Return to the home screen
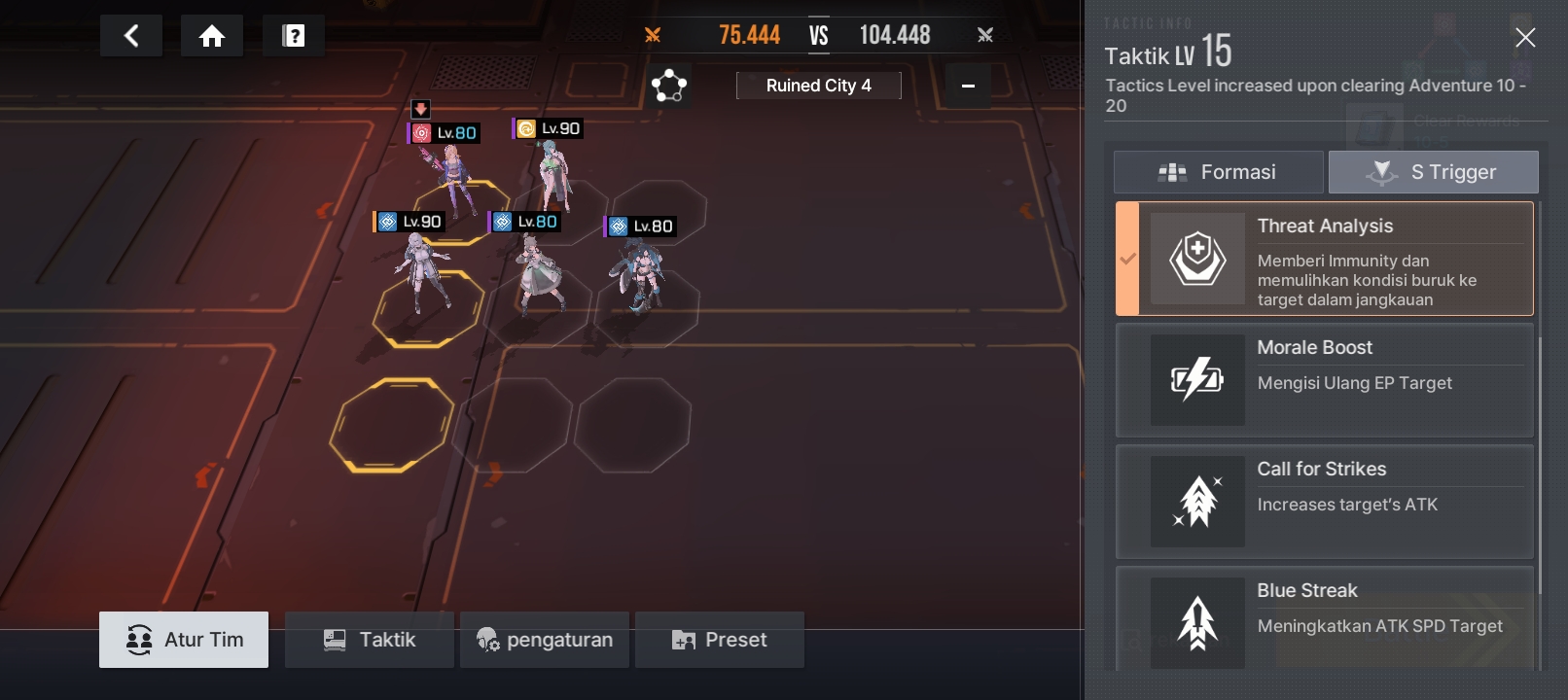The width and height of the screenshot is (1568, 700). pyautogui.click(x=212, y=36)
